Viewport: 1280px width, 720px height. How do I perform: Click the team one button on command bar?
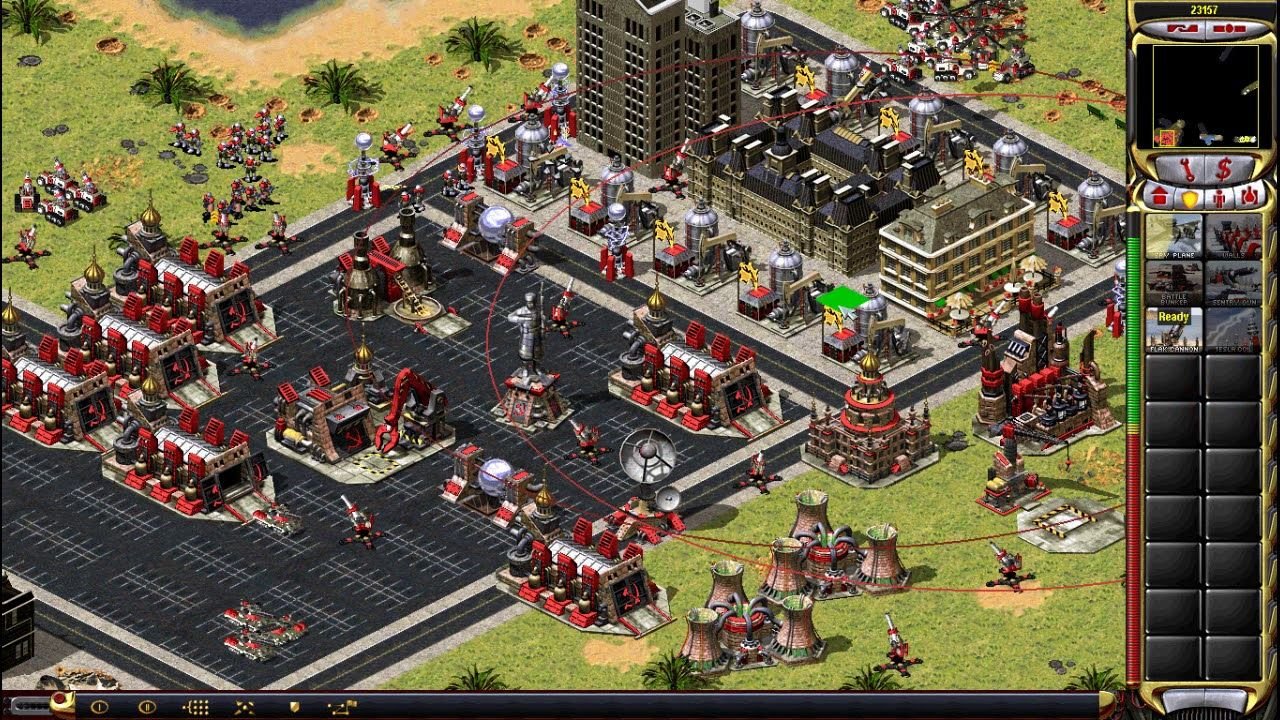99,707
